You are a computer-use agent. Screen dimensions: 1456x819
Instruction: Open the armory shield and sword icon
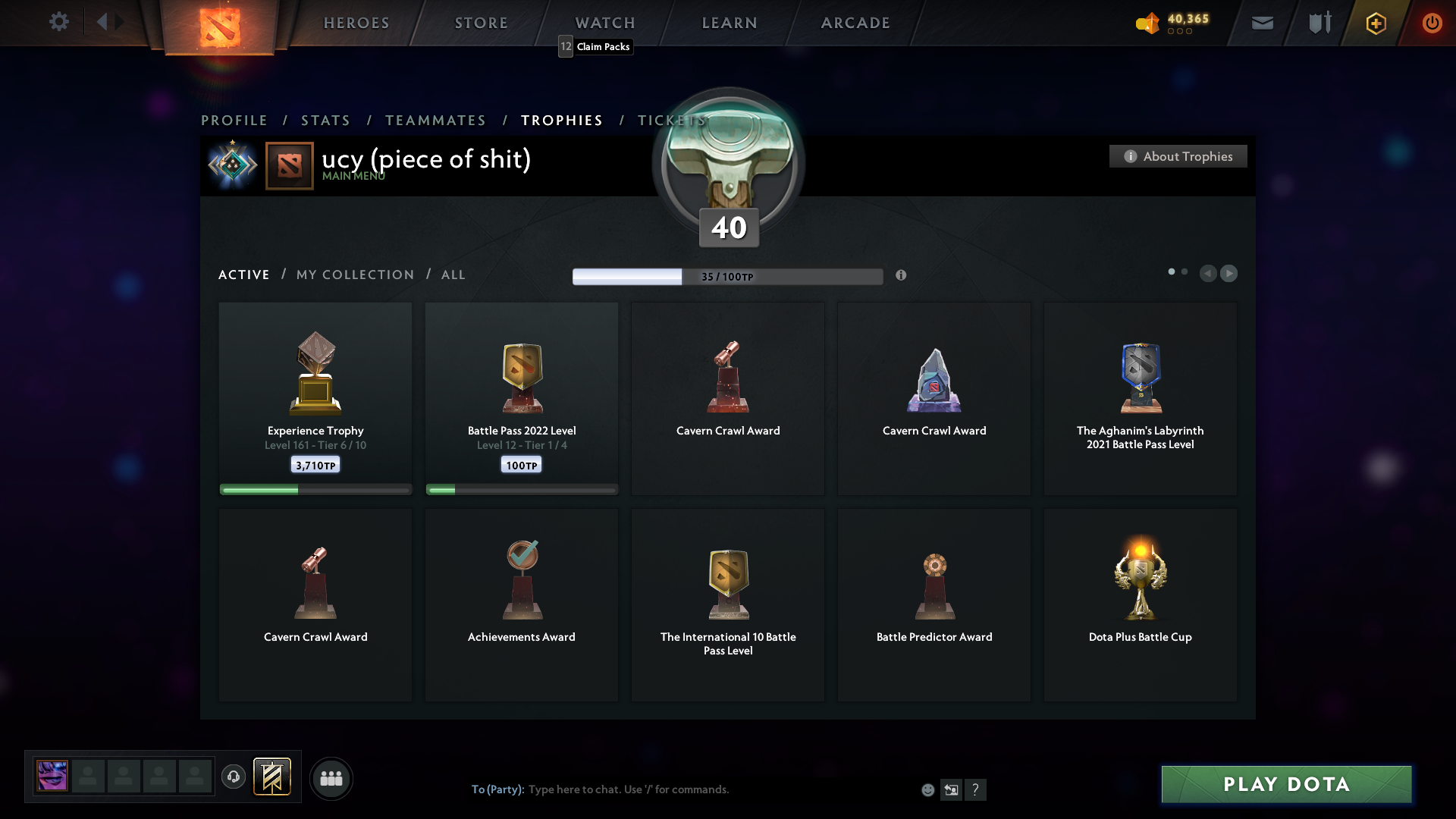click(x=1318, y=23)
